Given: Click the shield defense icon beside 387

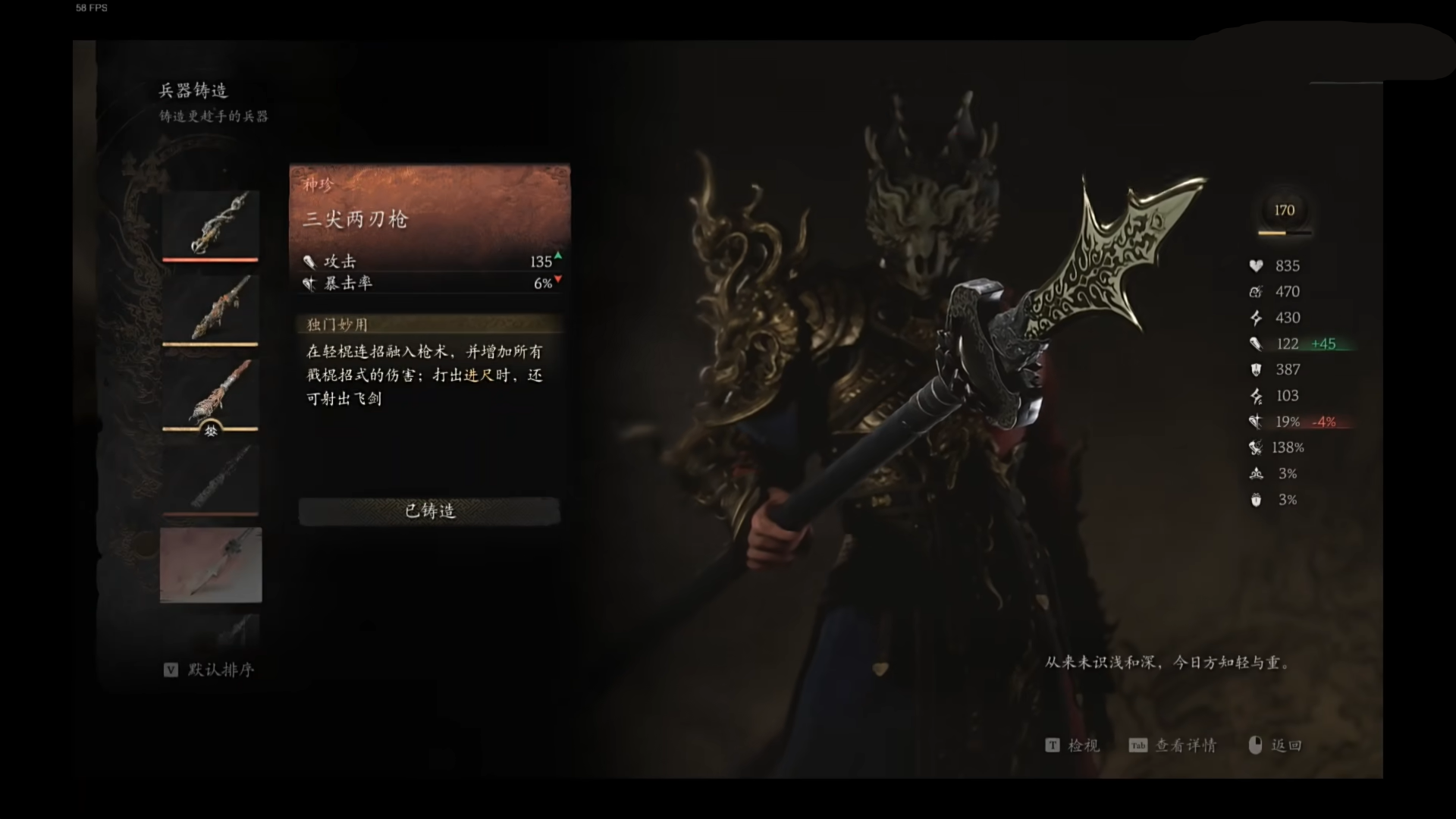Looking at the screenshot, I should tap(1257, 370).
